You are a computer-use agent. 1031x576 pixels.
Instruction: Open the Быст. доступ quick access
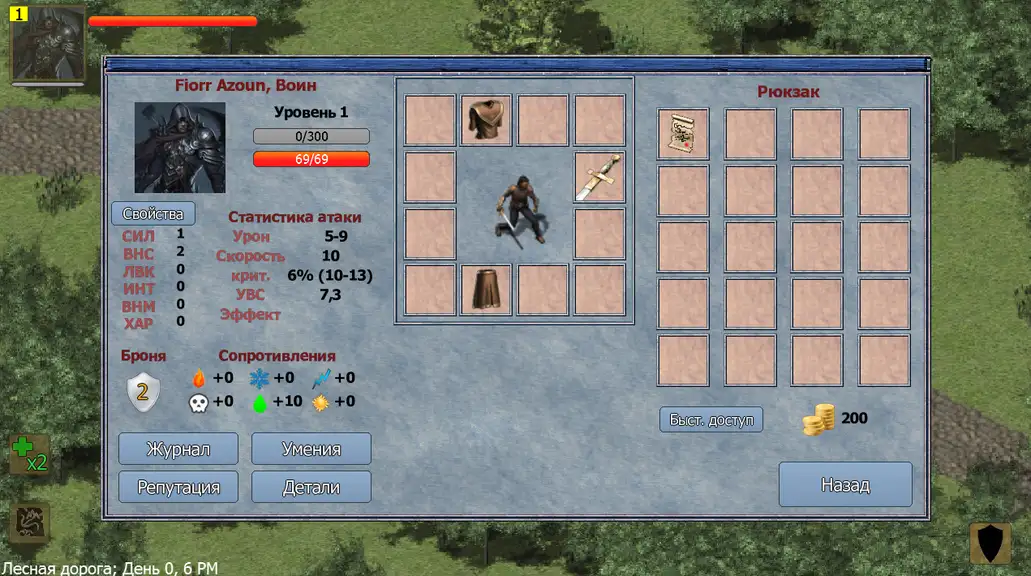point(711,419)
